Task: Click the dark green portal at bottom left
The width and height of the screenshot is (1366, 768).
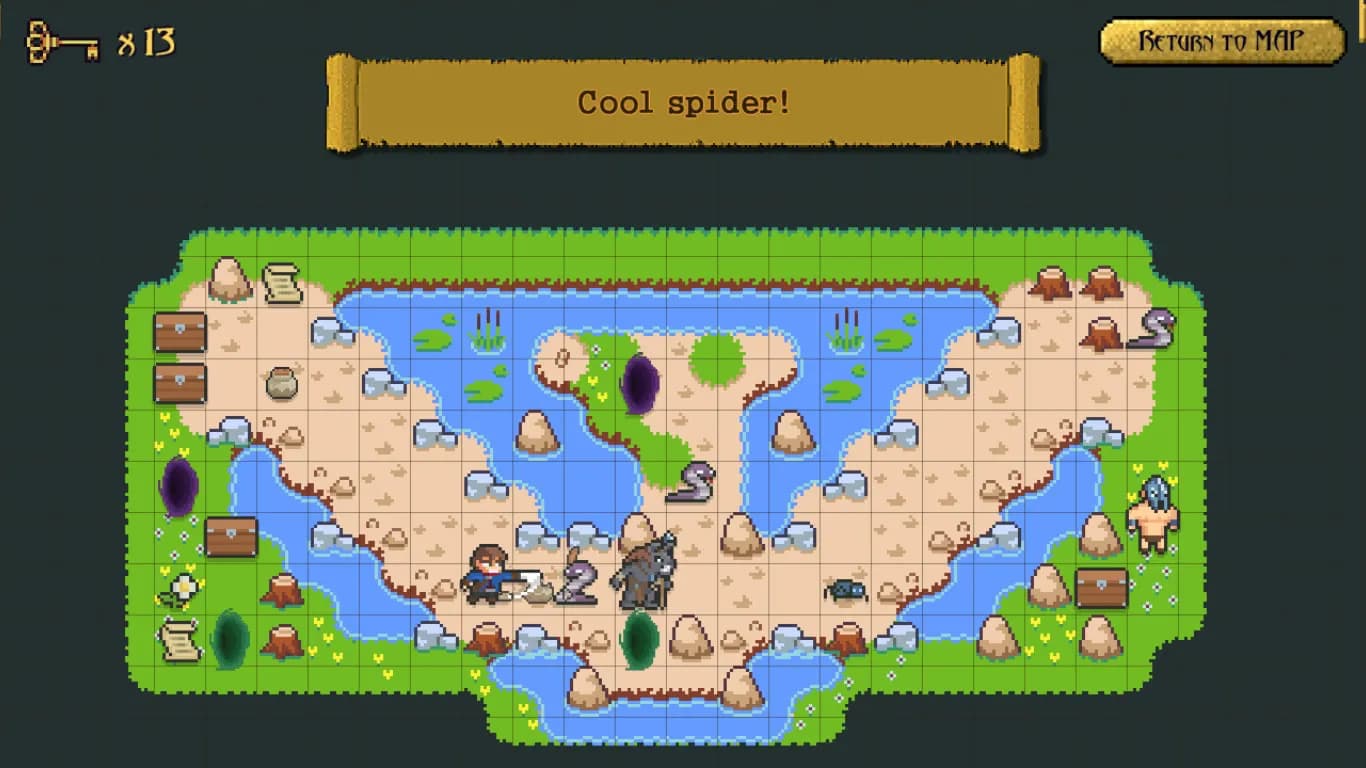Action: coord(232,640)
